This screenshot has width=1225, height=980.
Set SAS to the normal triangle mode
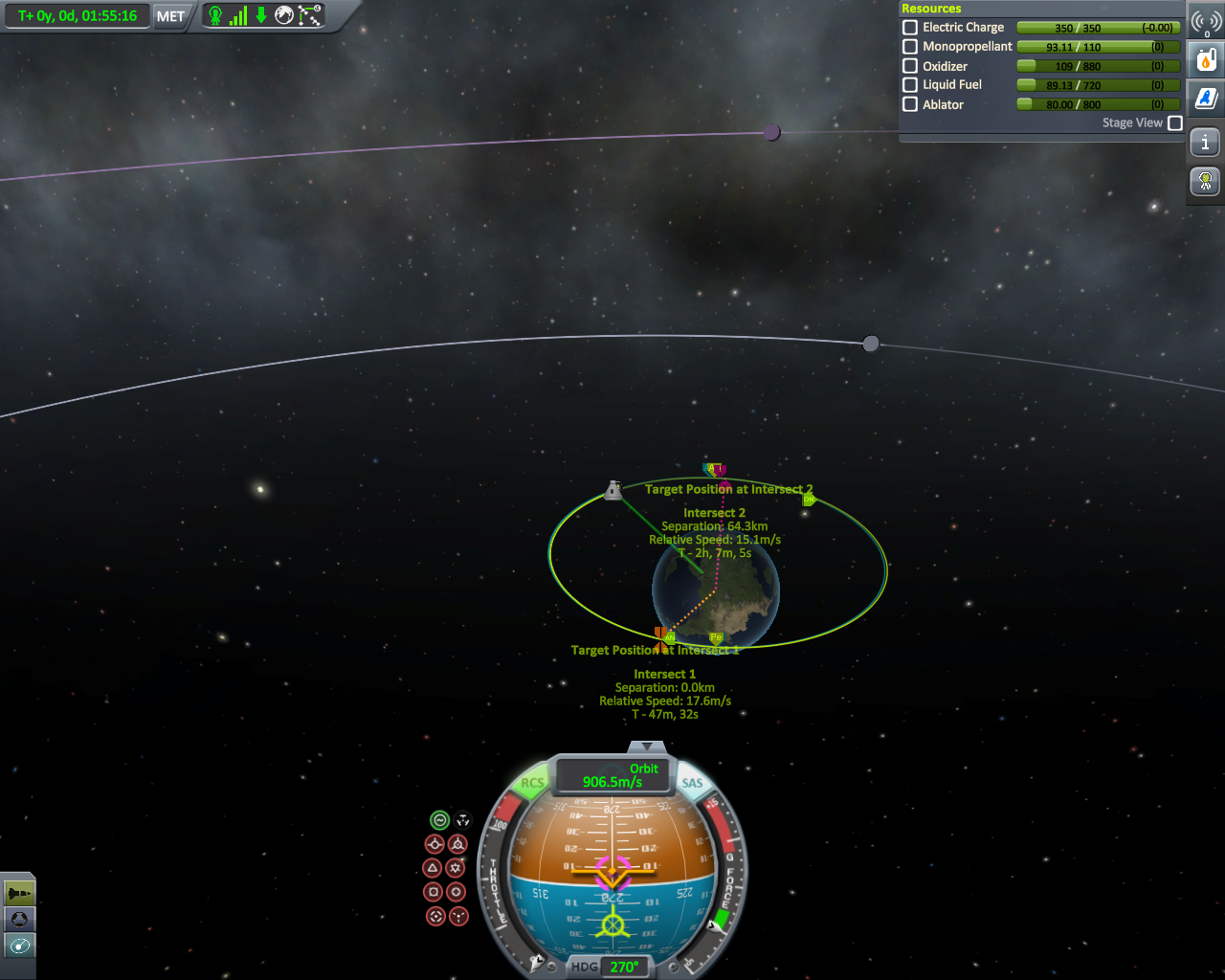coord(433,868)
